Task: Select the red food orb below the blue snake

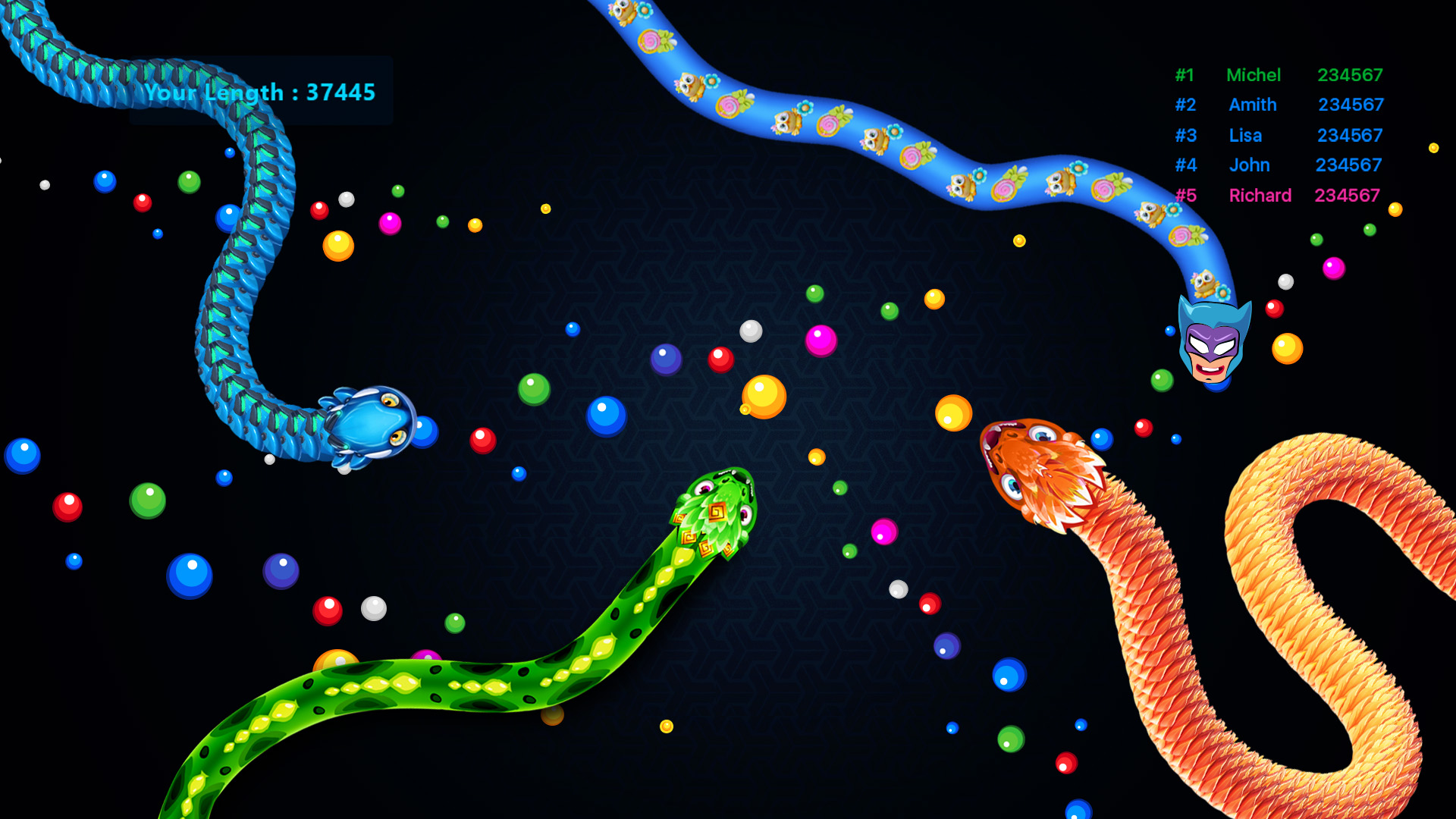Action: (482, 438)
